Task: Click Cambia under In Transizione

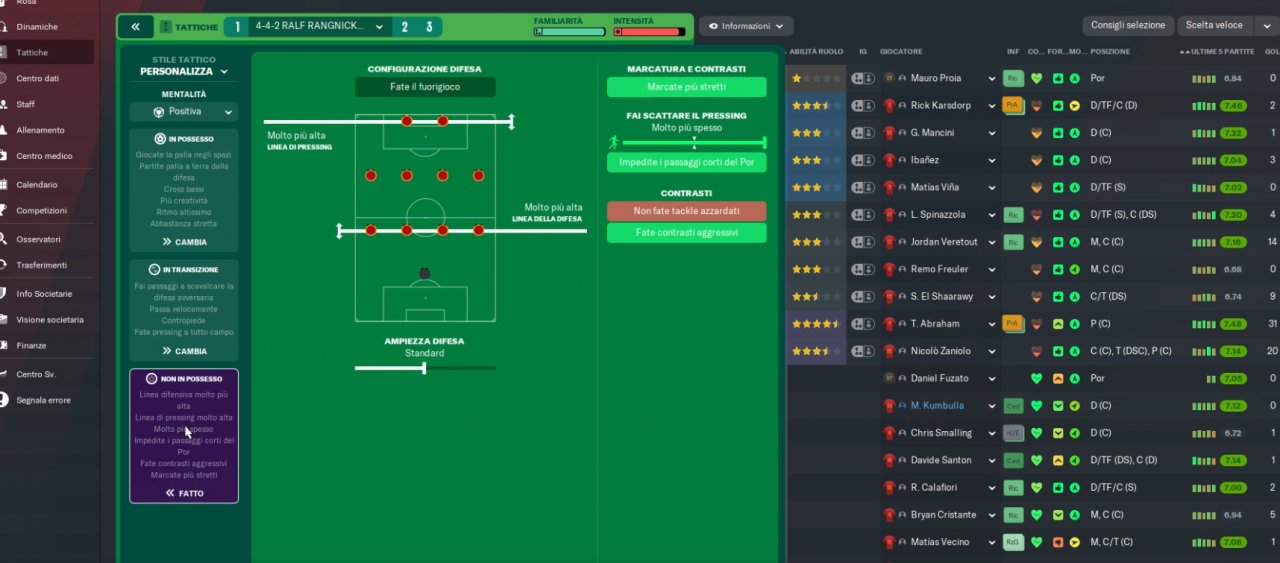Action: click(x=184, y=351)
